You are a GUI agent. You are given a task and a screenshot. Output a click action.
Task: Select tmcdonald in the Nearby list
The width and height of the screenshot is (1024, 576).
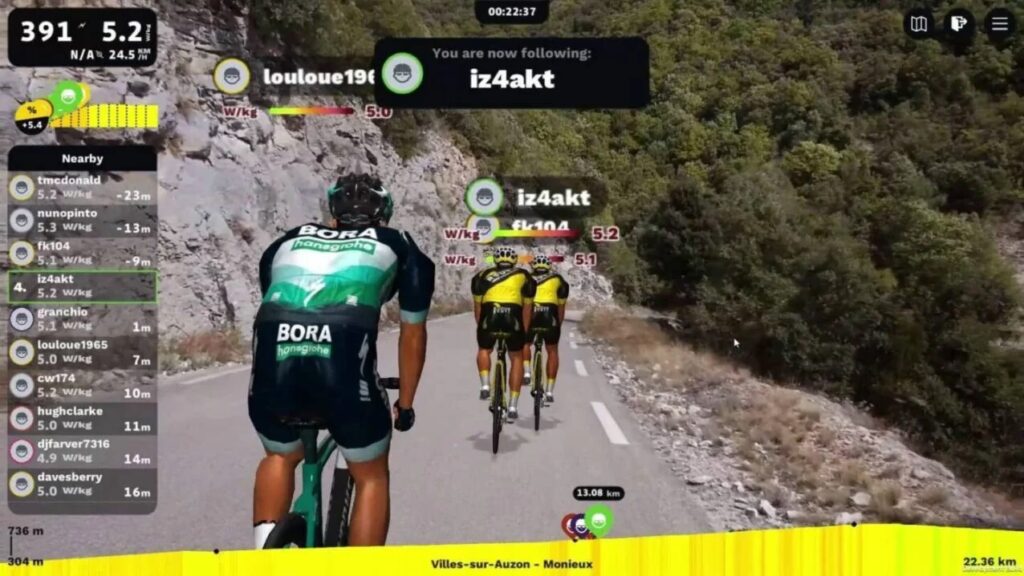82,188
